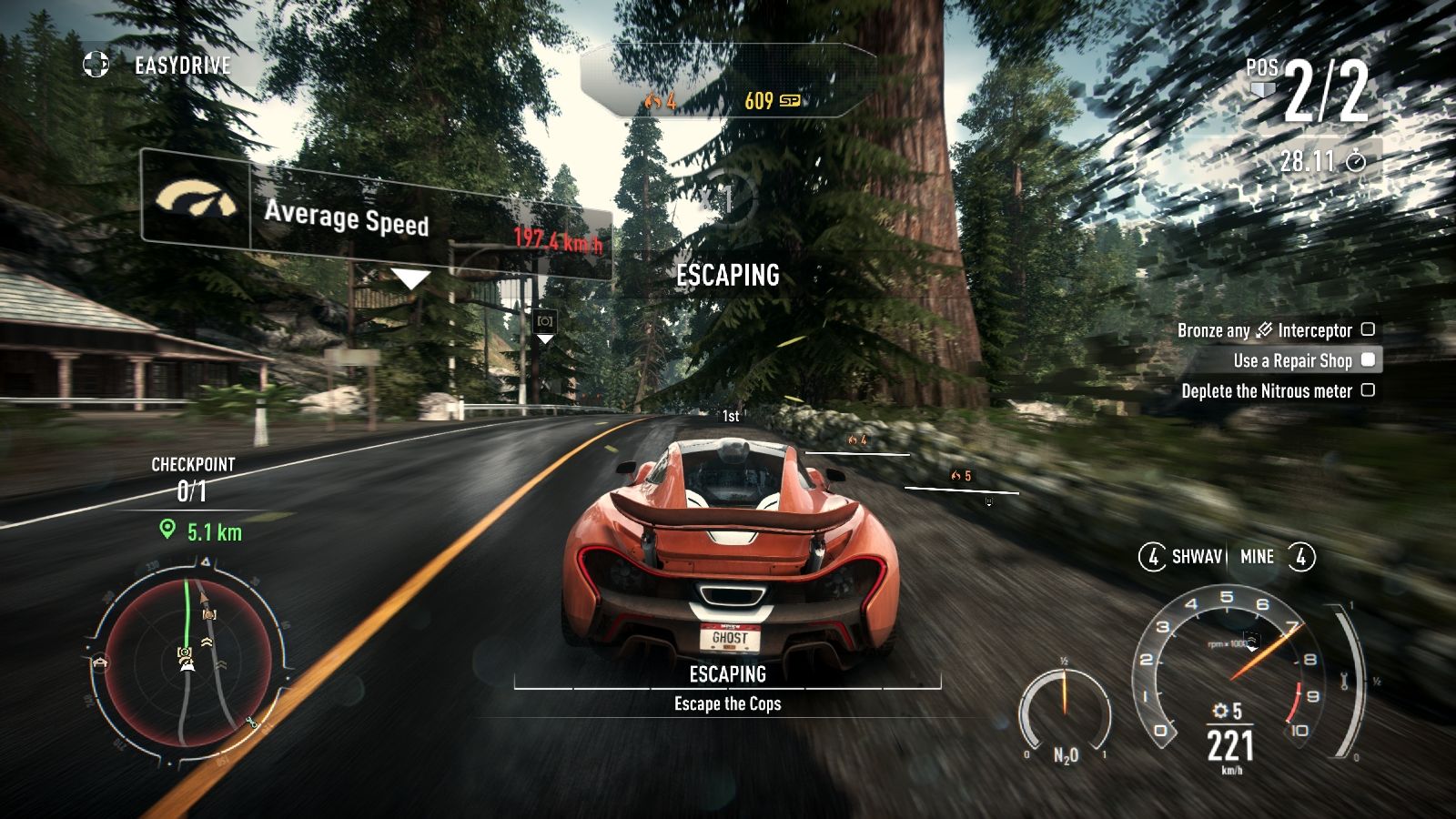
Task: Click the wrench repair icon on the minimap
Action: click(253, 721)
